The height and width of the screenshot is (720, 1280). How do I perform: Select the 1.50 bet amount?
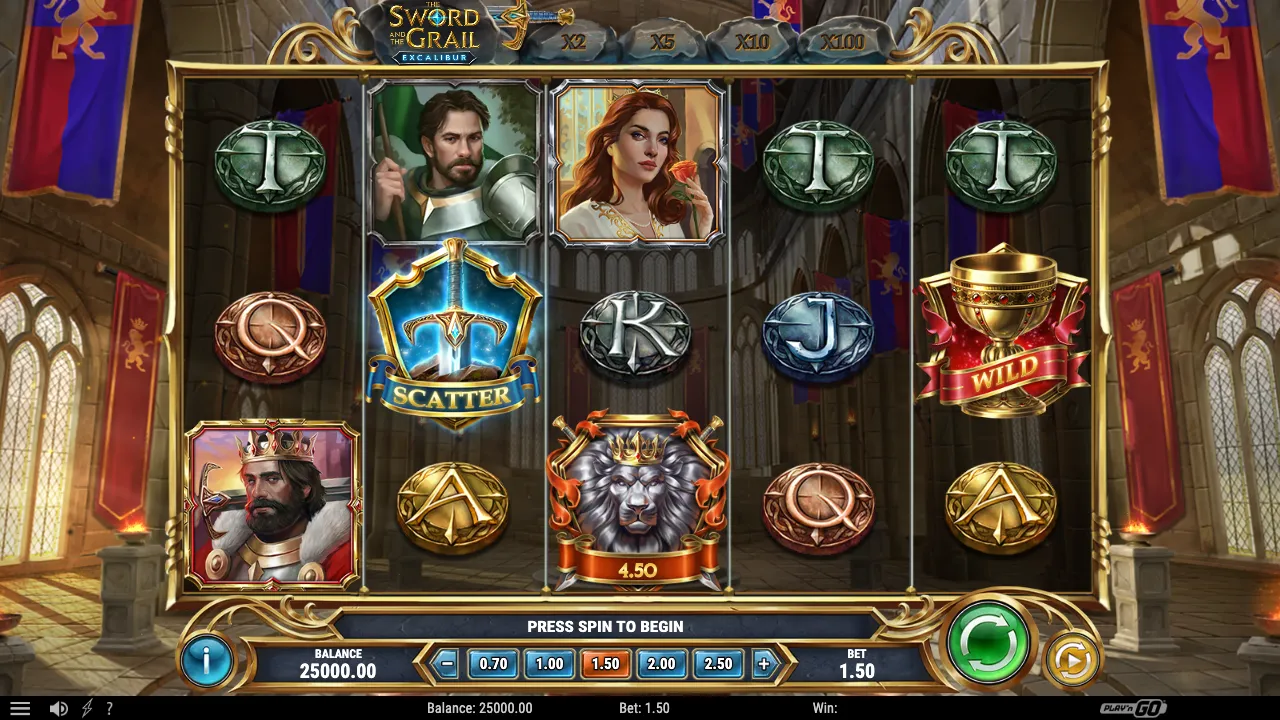(606, 663)
